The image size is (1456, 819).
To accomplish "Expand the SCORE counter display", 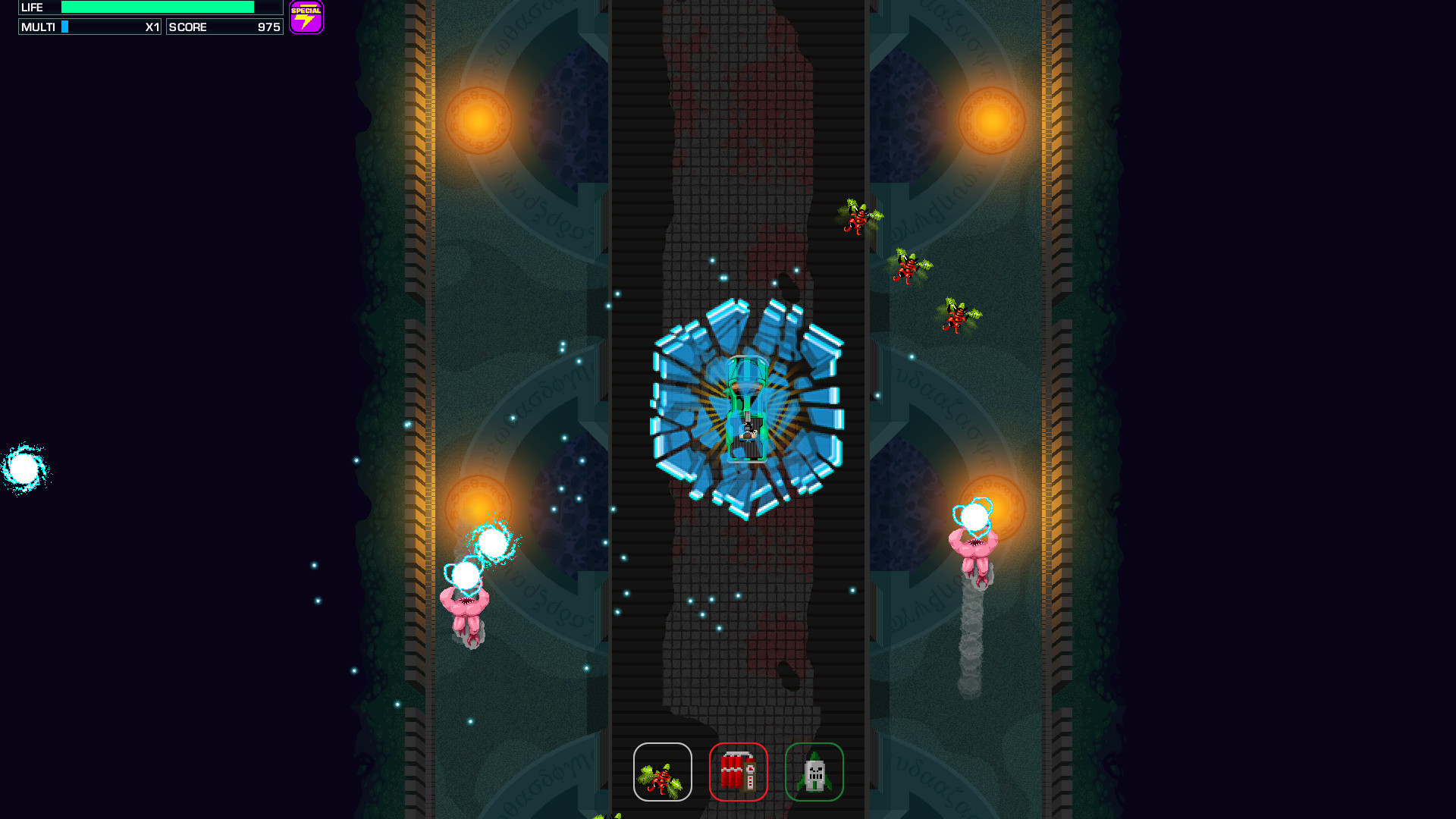I will click(x=224, y=27).
